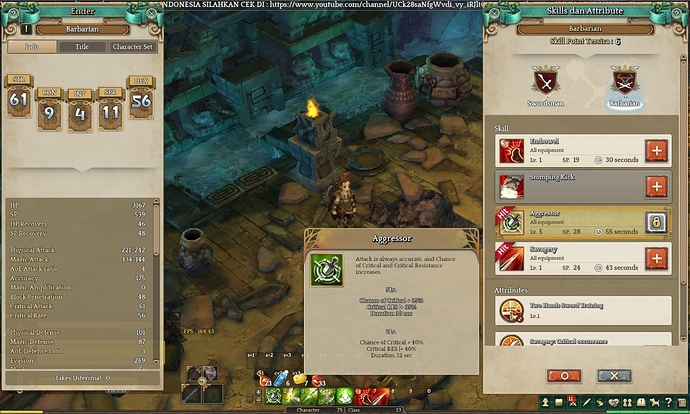This screenshot has height=414, width=690.
Task: Increase the Savagery skill level
Action: click(x=656, y=259)
